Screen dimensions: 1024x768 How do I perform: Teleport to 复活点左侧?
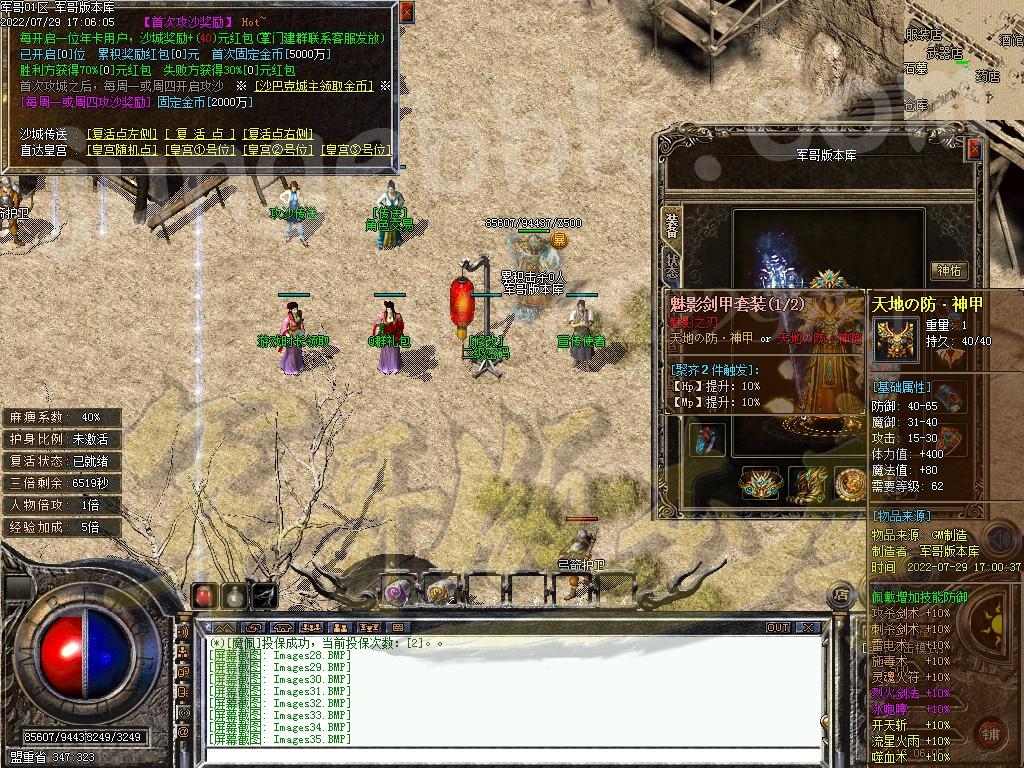tap(122, 134)
